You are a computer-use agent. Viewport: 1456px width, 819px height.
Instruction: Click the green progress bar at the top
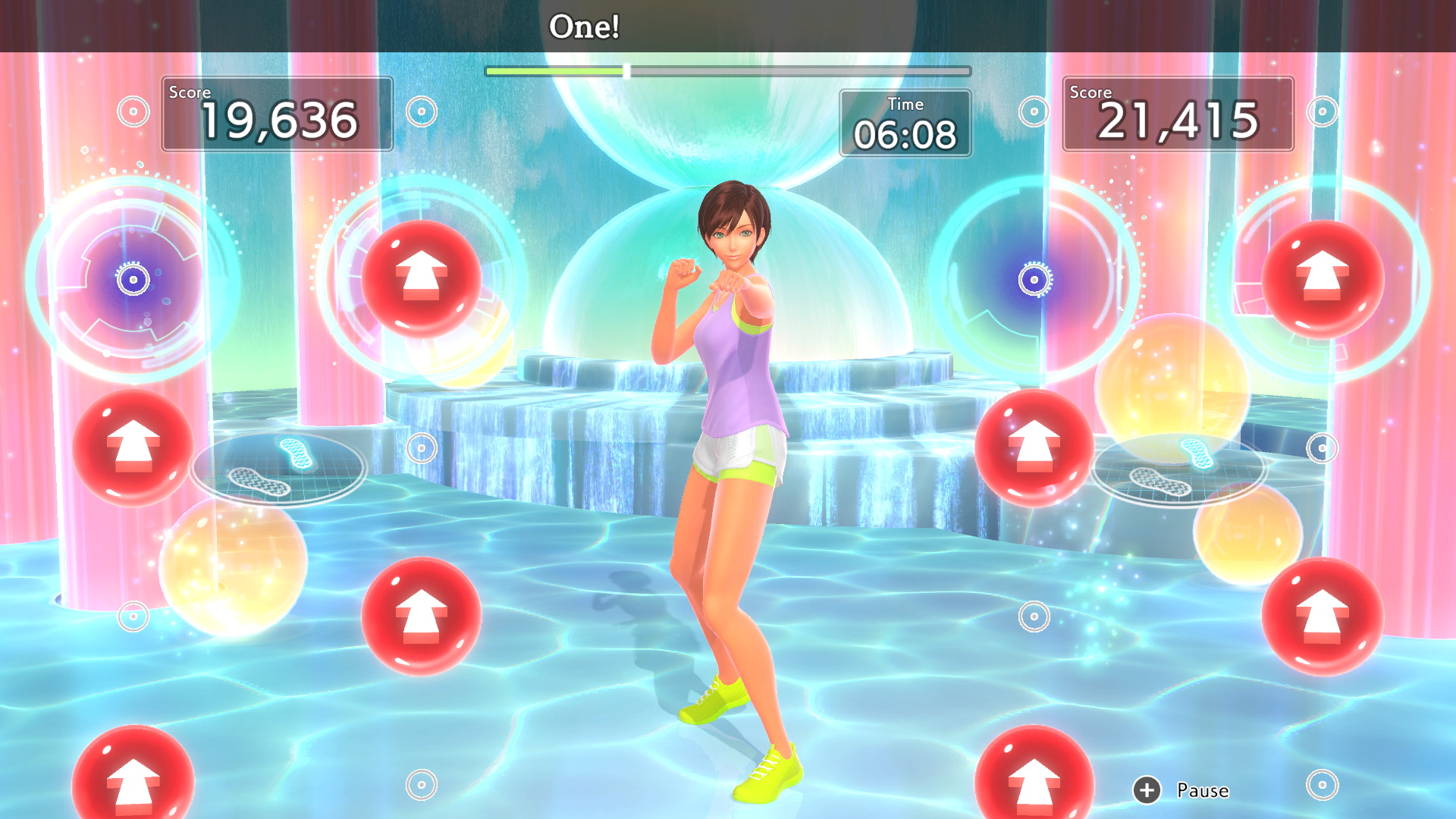(x=559, y=71)
